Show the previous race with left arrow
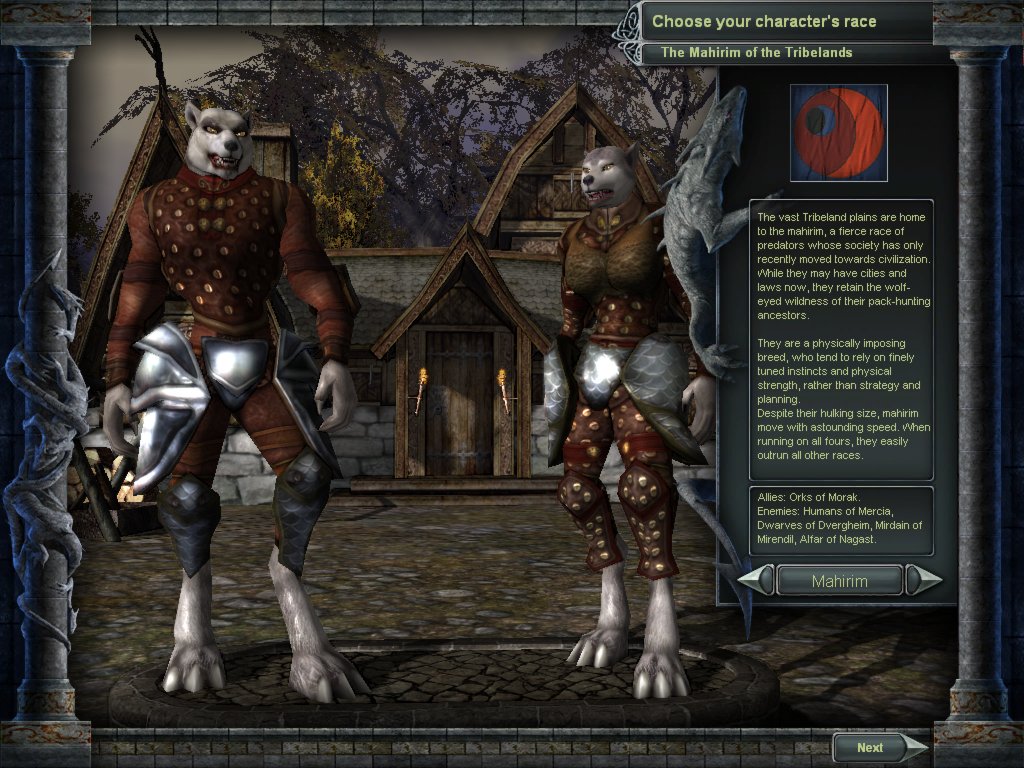The image size is (1024, 768). coord(756,581)
